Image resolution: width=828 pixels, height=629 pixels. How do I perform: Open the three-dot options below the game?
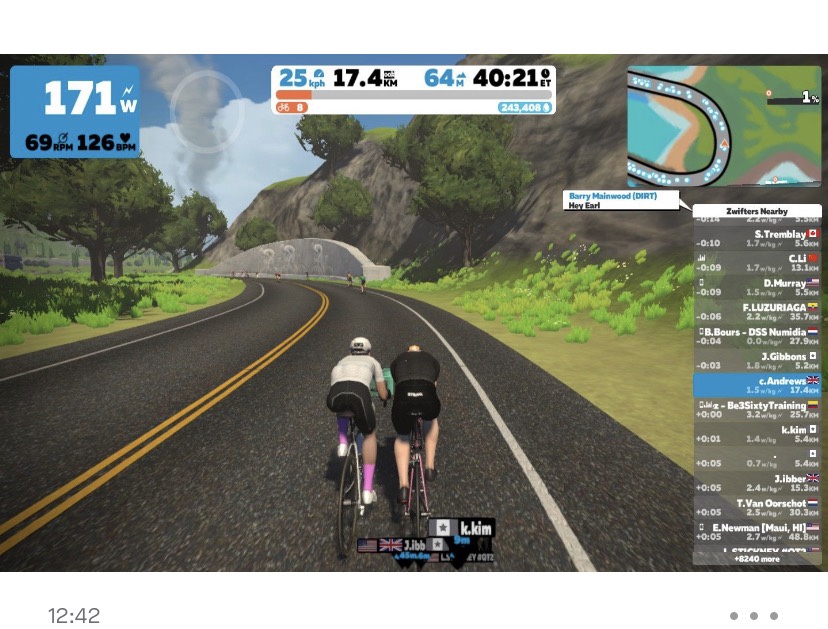tap(753, 616)
